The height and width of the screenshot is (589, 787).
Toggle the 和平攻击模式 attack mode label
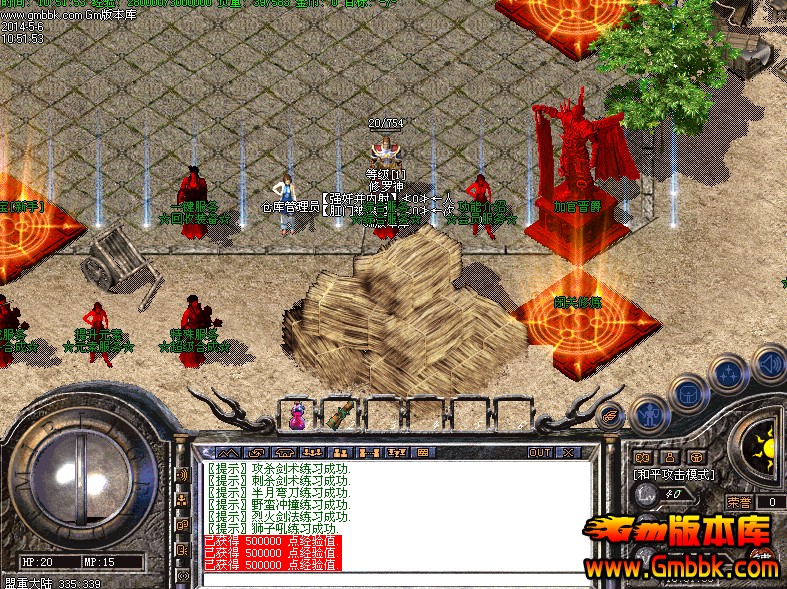672,472
